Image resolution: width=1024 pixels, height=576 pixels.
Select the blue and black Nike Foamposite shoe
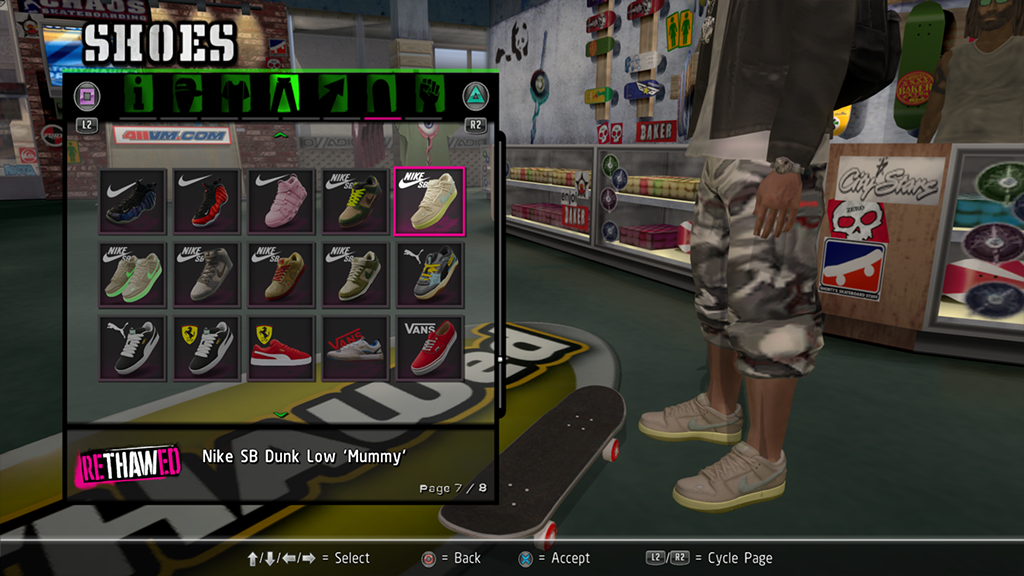pyautogui.click(x=134, y=201)
